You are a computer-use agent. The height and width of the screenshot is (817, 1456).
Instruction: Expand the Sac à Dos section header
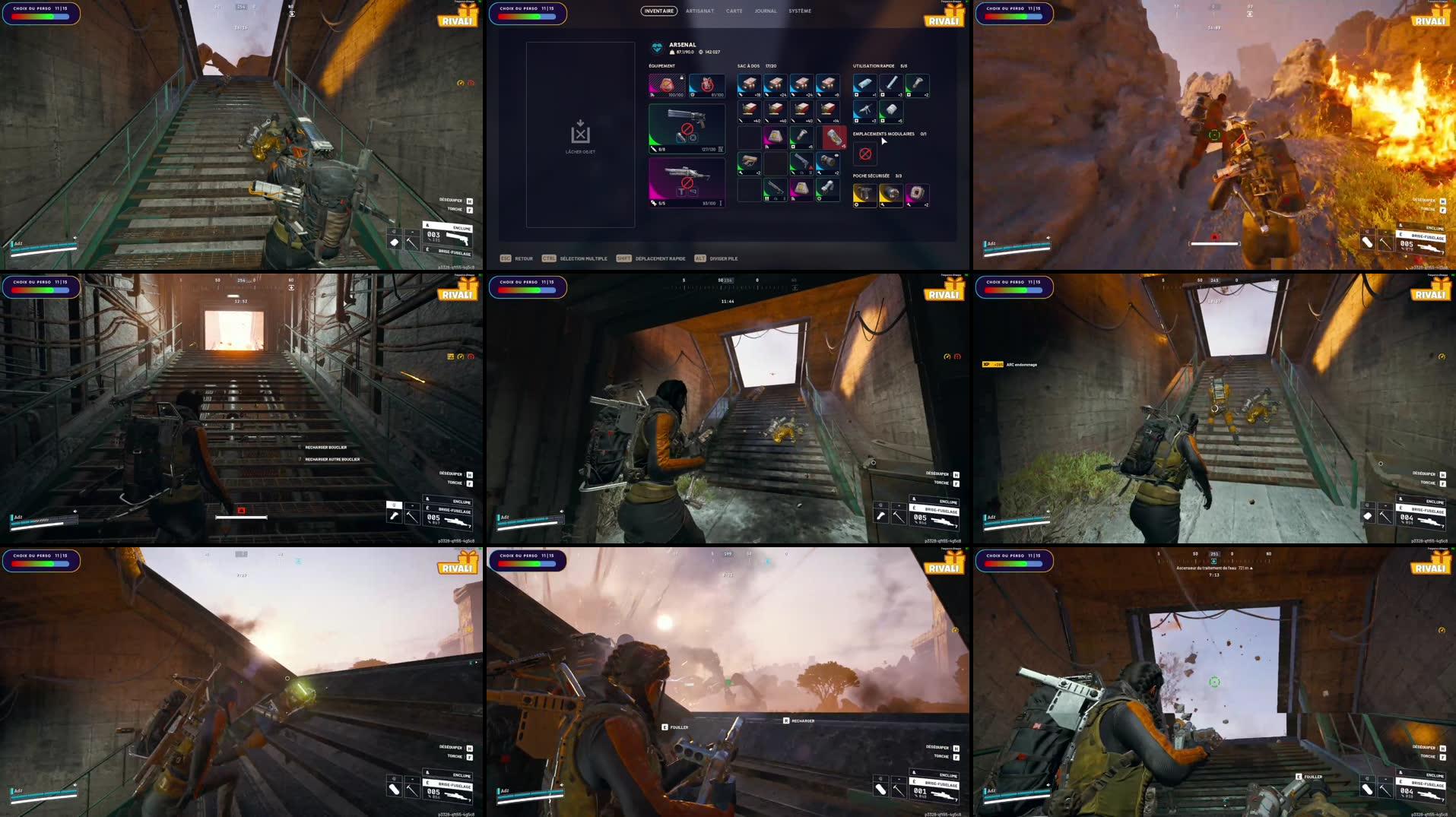point(748,66)
